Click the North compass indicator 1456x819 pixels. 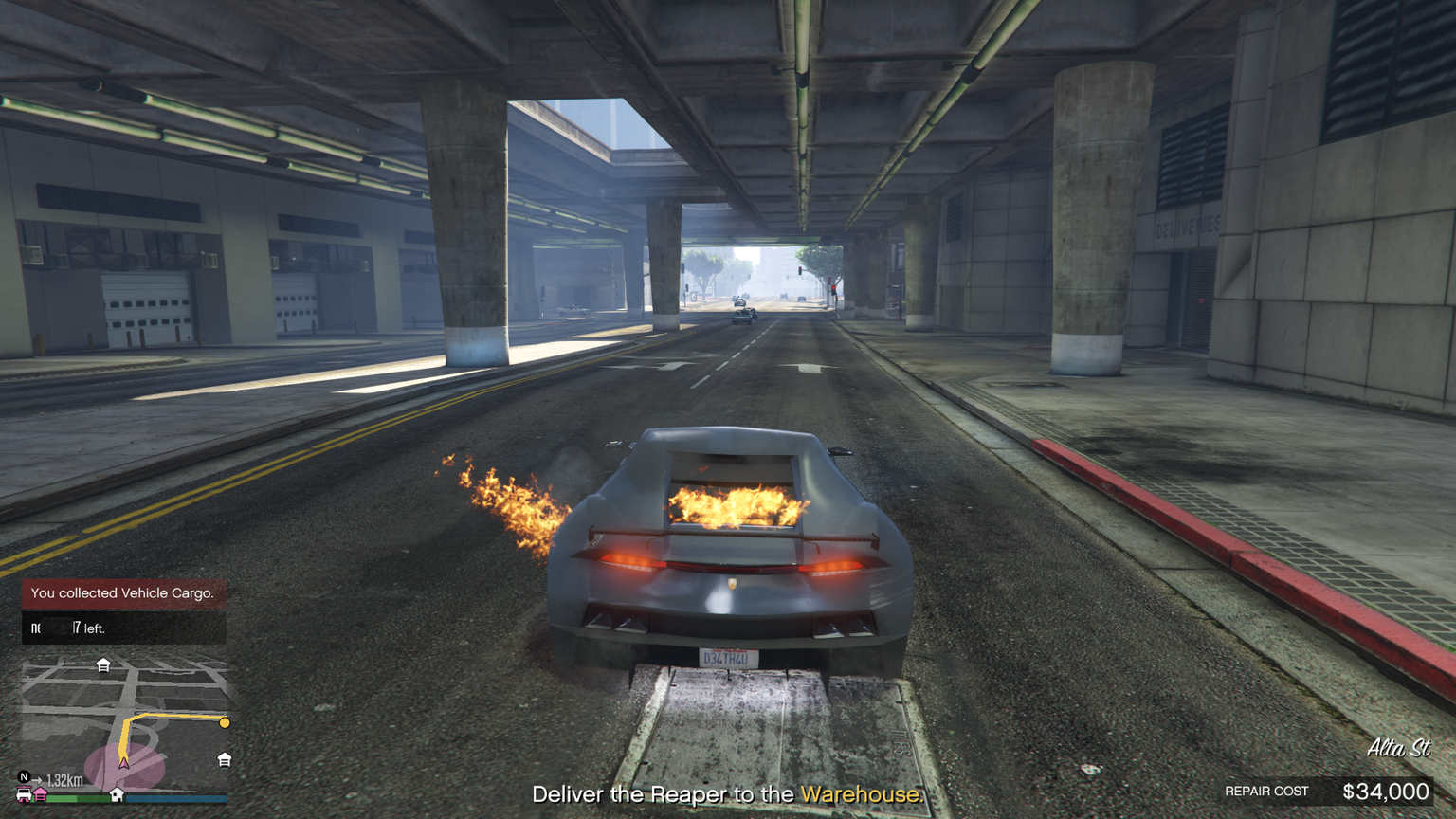click(24, 777)
